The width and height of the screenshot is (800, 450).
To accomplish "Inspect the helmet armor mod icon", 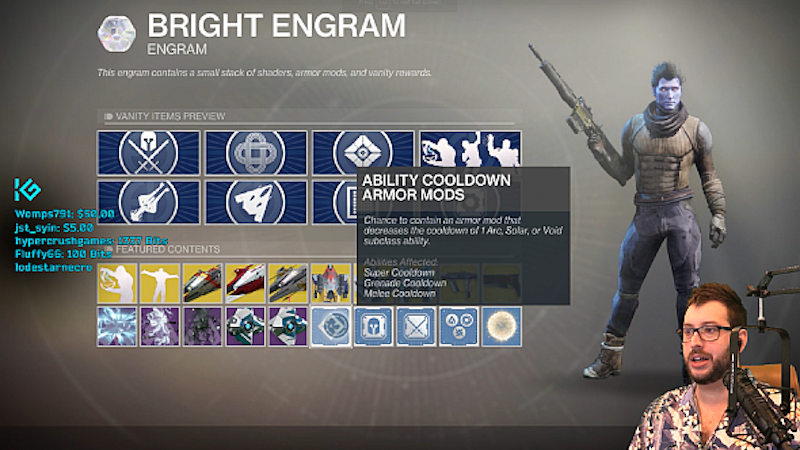I will coord(373,326).
